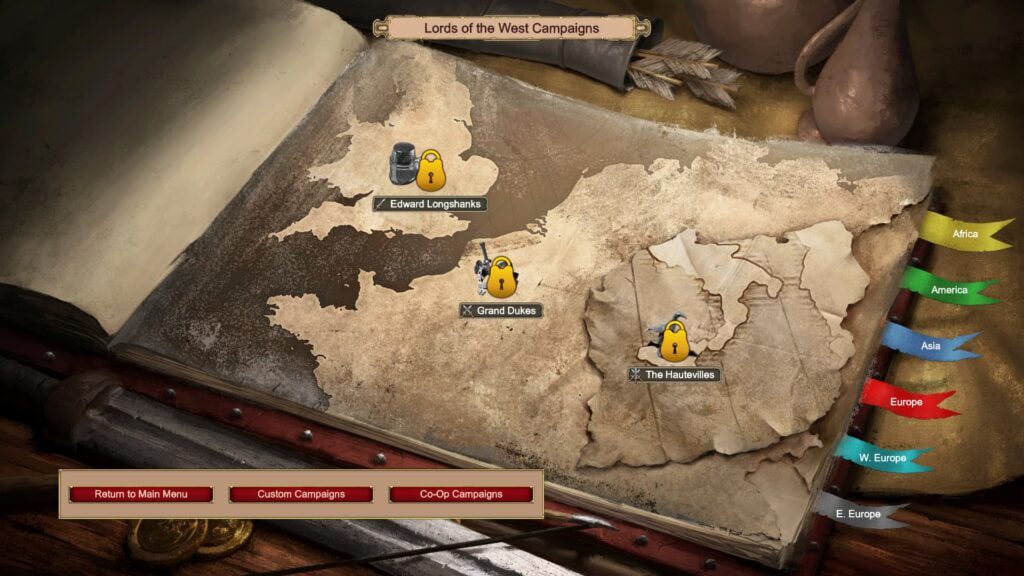Open the W. Europe bookmark
Viewport: 1024px width, 576px height.
pos(882,458)
